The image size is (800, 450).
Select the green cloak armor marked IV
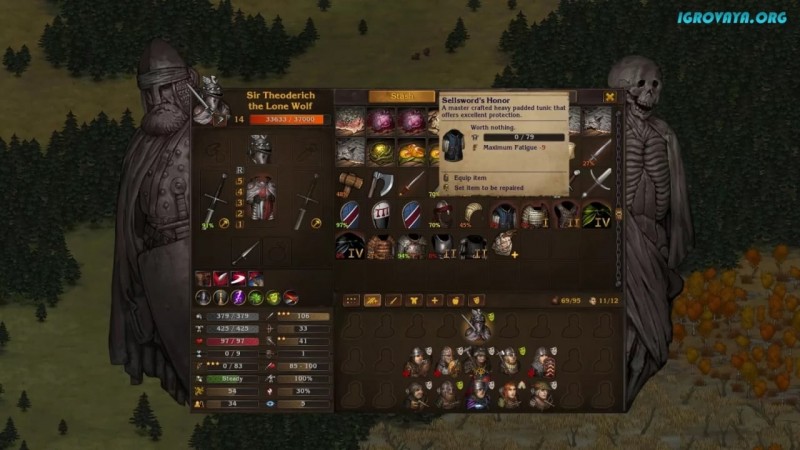click(x=598, y=214)
